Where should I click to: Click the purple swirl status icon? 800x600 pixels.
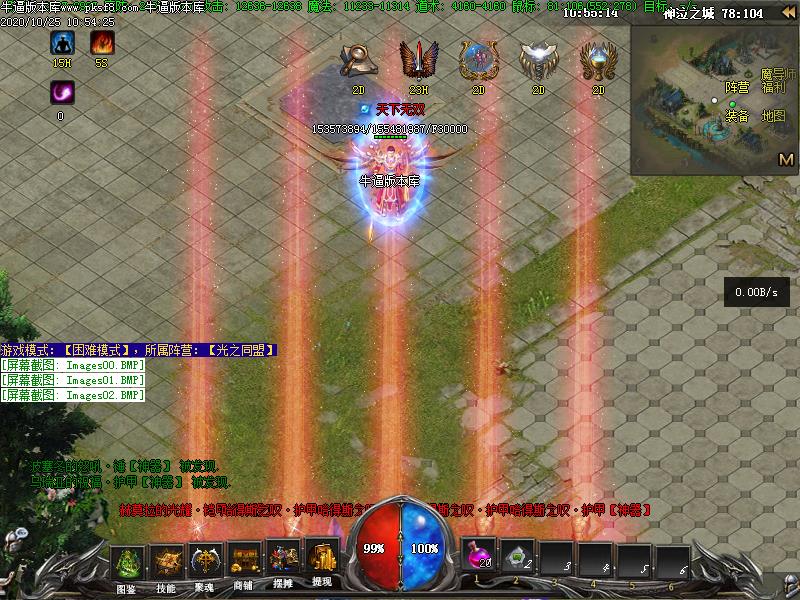62,93
